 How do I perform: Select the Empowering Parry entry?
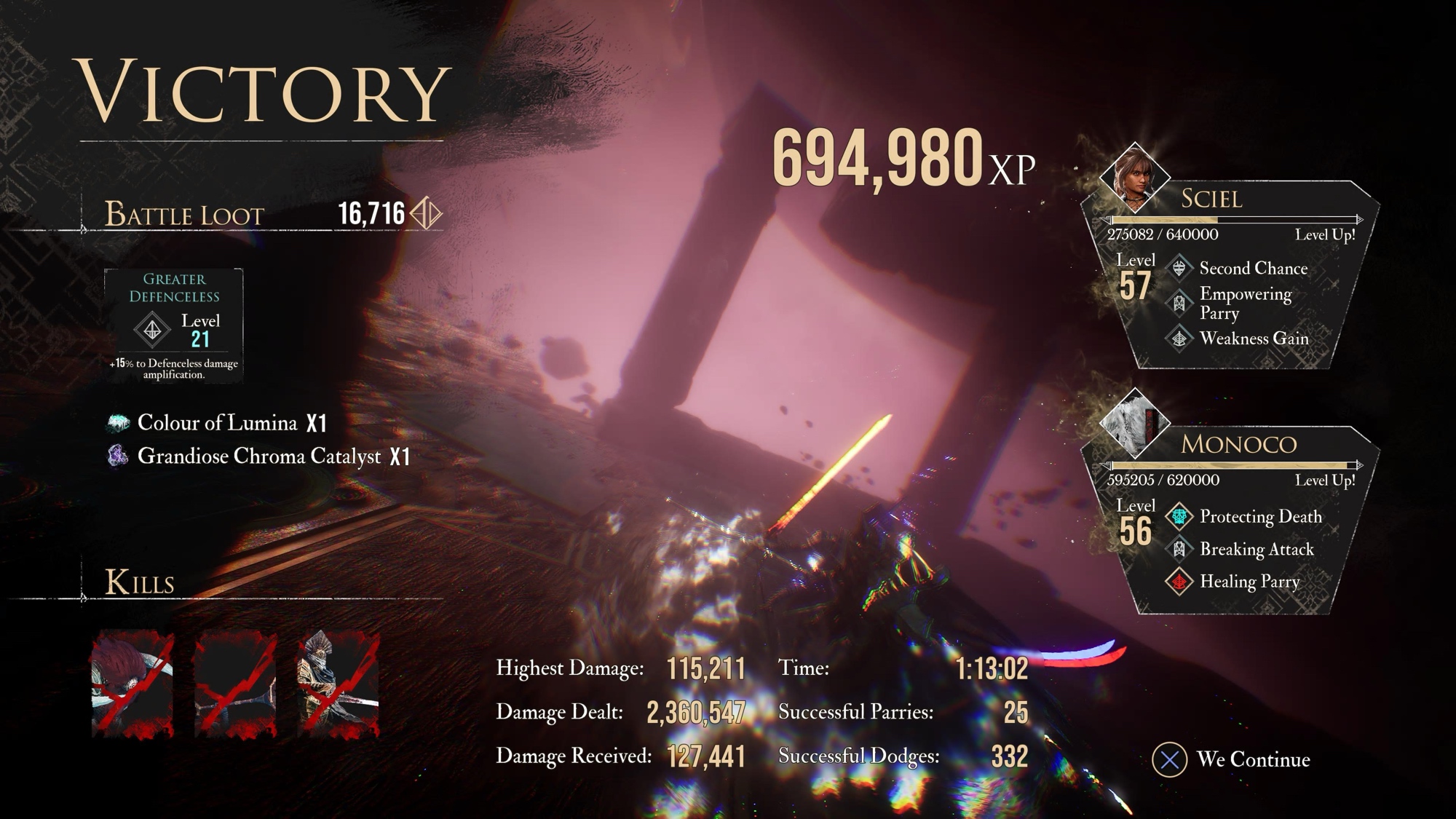[1245, 303]
